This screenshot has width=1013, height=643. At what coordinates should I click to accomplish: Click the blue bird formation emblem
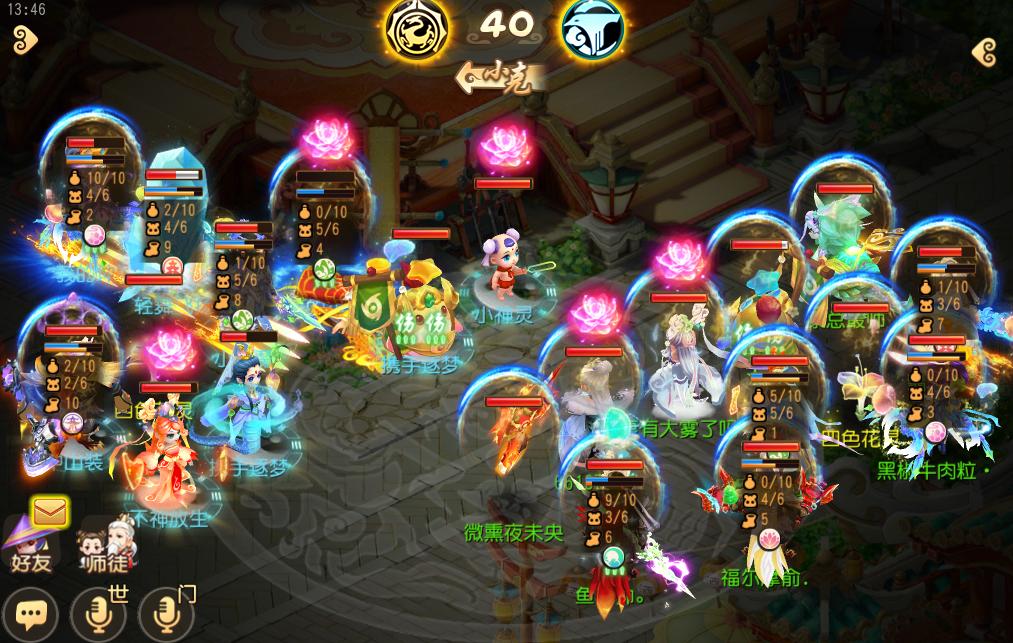coord(593,27)
